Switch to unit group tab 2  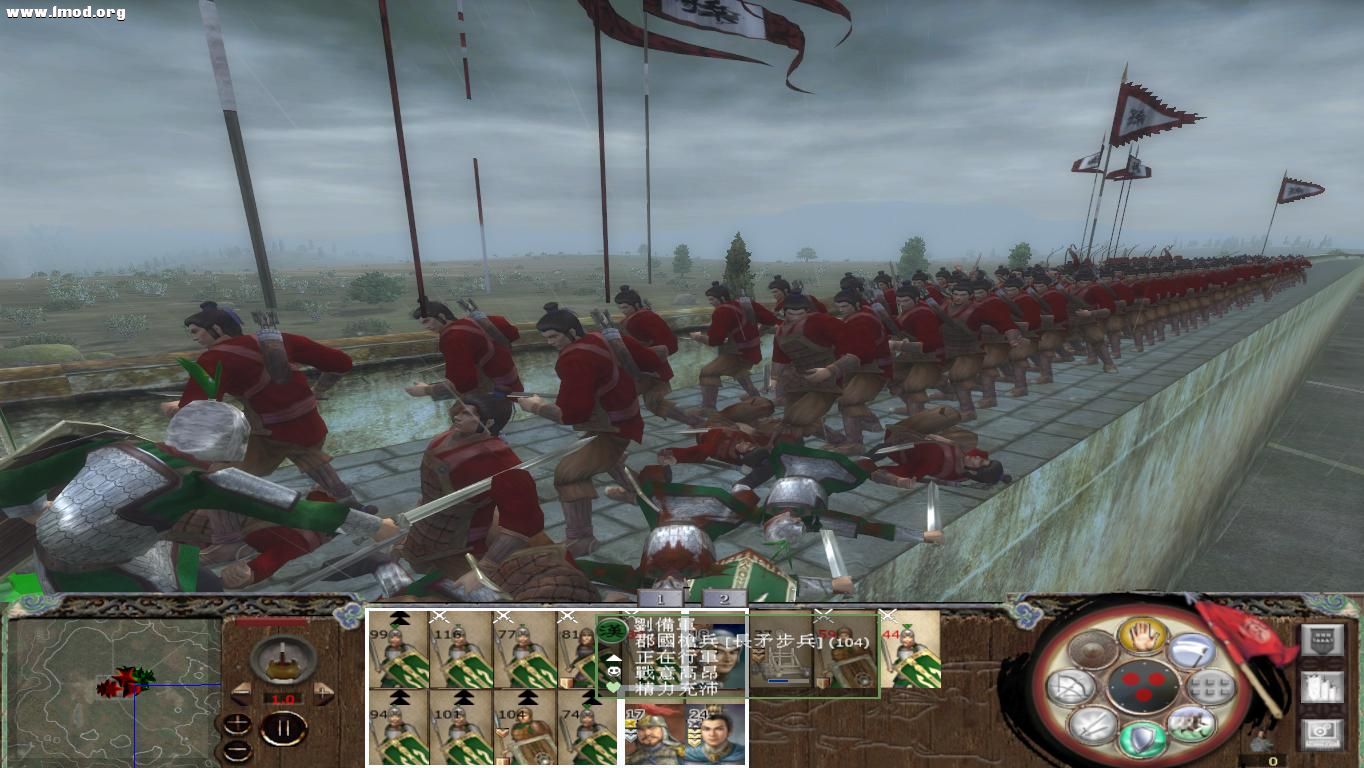click(722, 596)
